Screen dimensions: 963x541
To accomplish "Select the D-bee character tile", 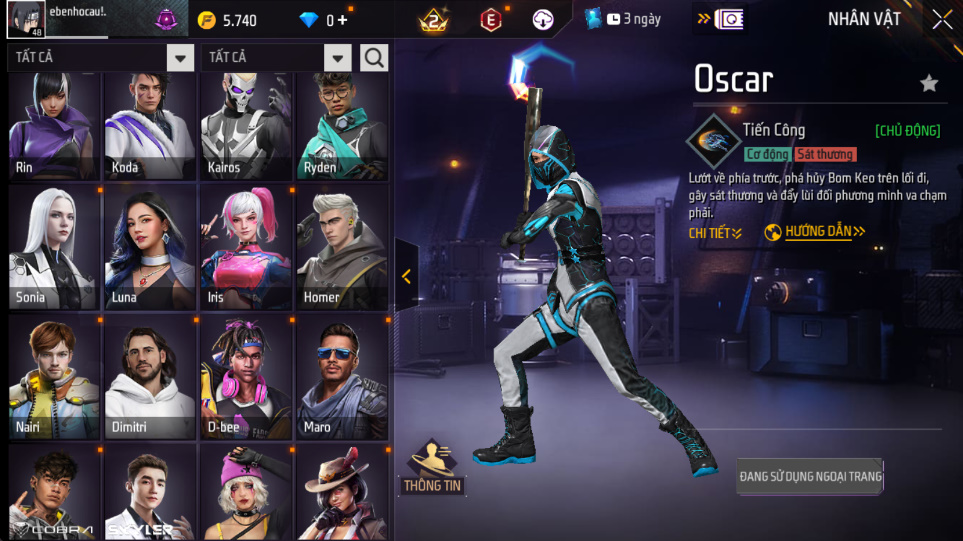I will click(x=245, y=377).
